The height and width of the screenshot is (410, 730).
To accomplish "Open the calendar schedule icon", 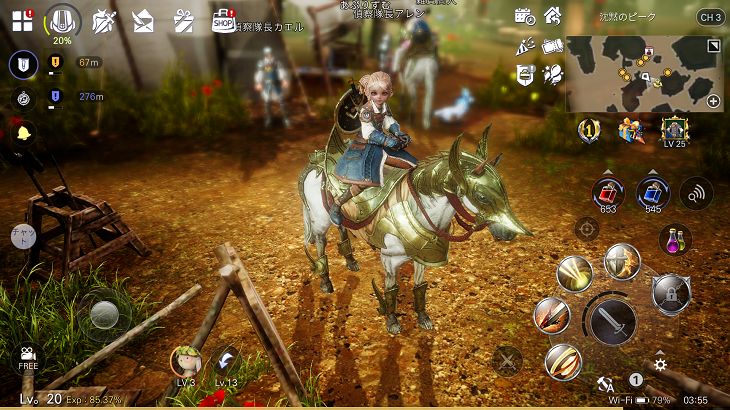I will [523, 16].
